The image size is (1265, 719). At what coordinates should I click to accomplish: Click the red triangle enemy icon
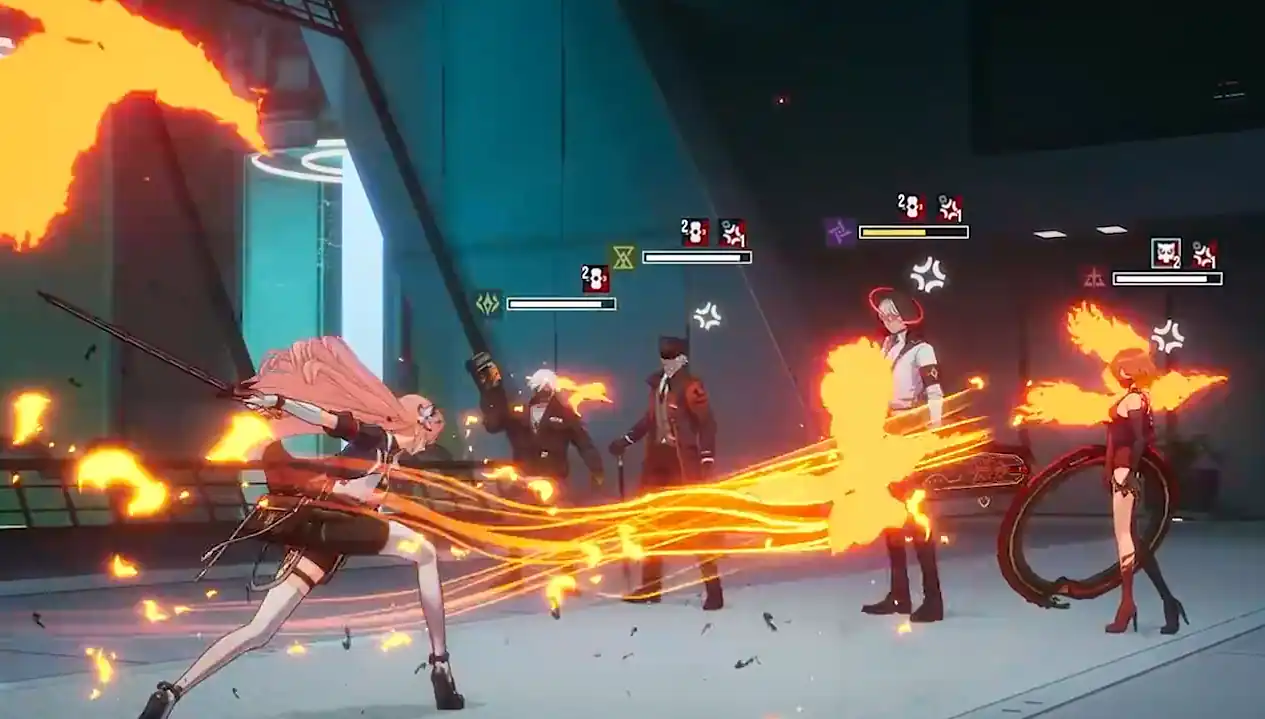click(1094, 277)
